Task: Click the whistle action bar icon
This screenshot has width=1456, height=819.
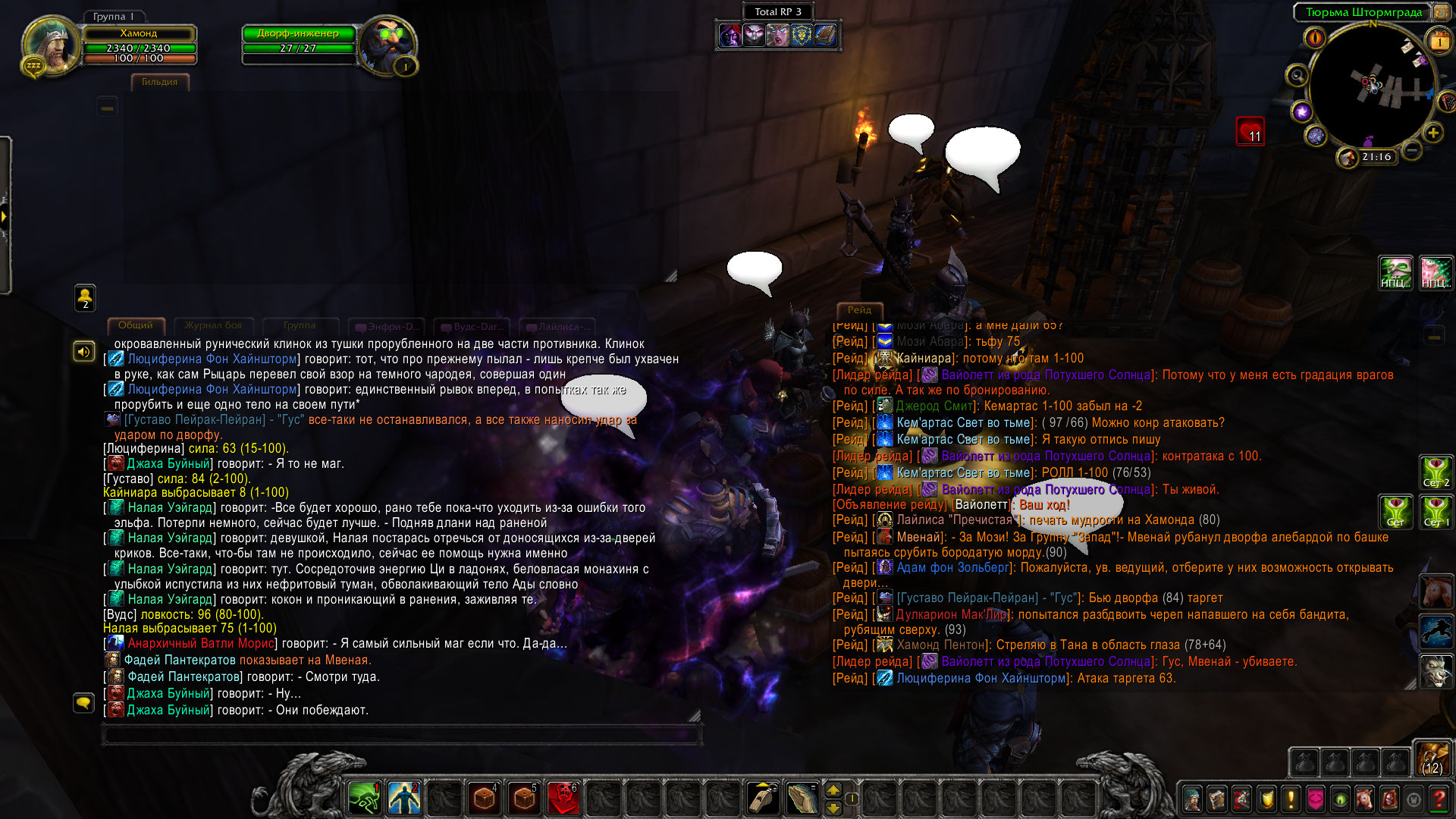Action: point(762,799)
